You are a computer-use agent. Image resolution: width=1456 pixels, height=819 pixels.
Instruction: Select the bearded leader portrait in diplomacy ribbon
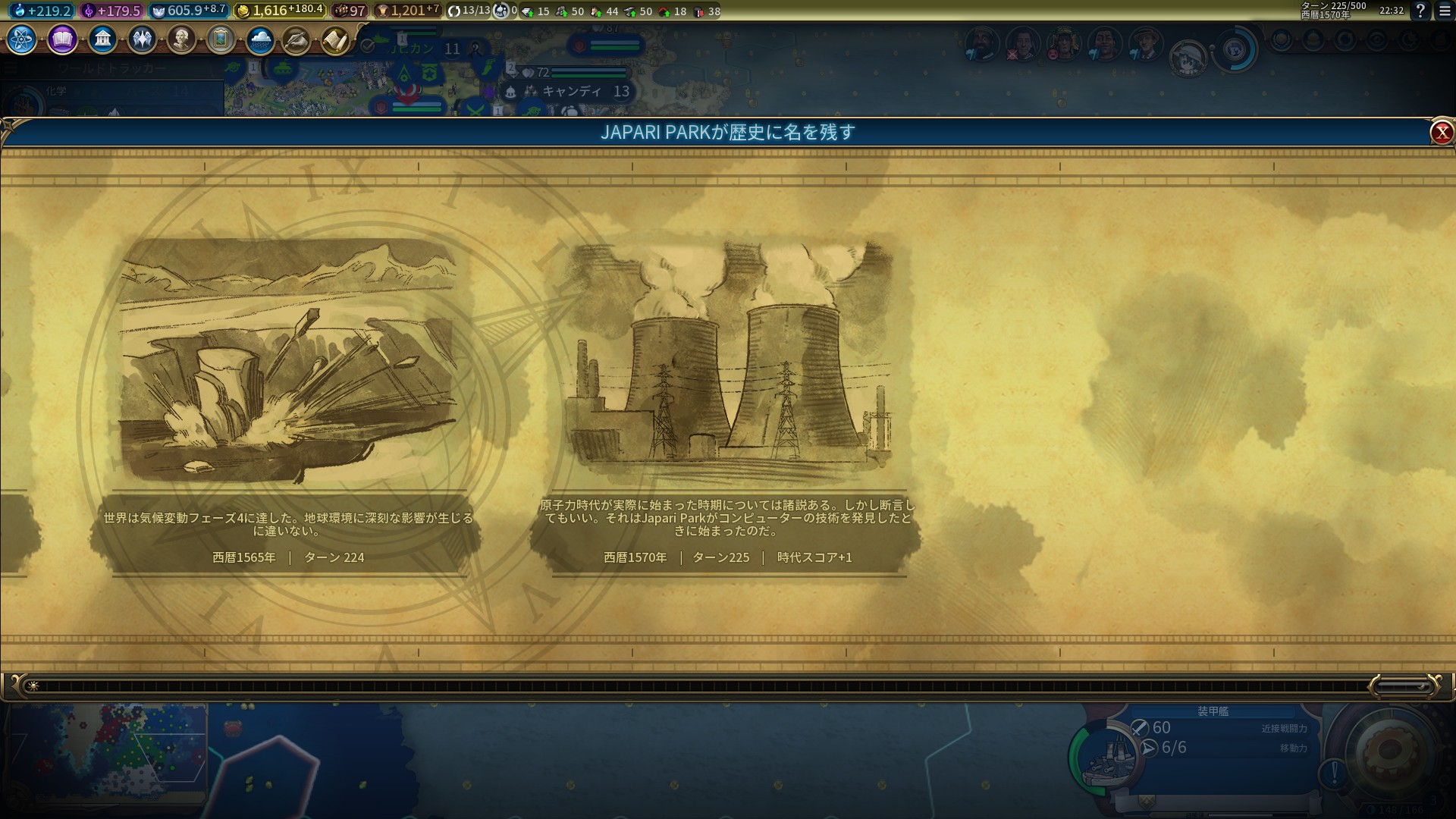coord(981,44)
